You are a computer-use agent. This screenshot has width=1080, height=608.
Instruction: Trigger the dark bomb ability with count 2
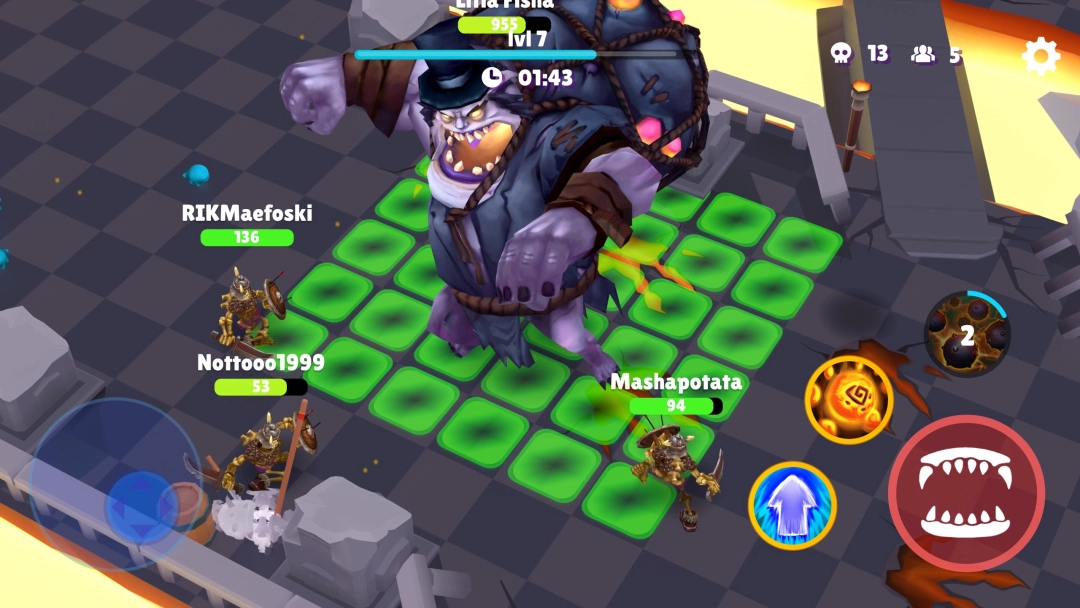[x=966, y=334]
